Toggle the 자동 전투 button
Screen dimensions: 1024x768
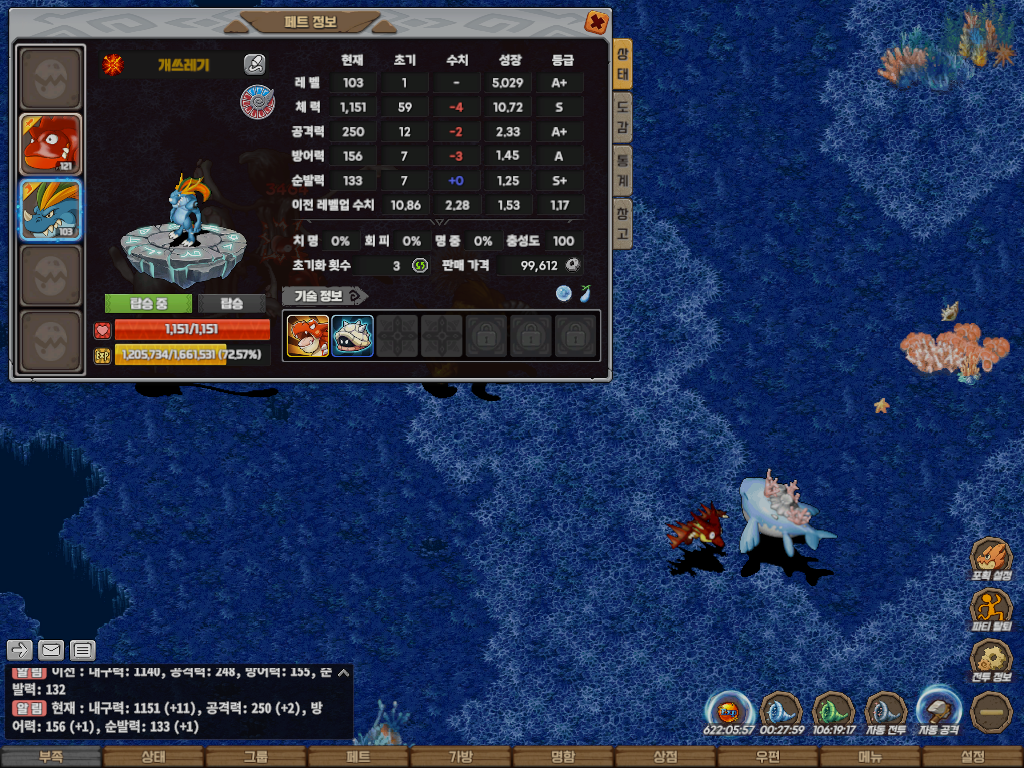pyautogui.click(x=885, y=712)
